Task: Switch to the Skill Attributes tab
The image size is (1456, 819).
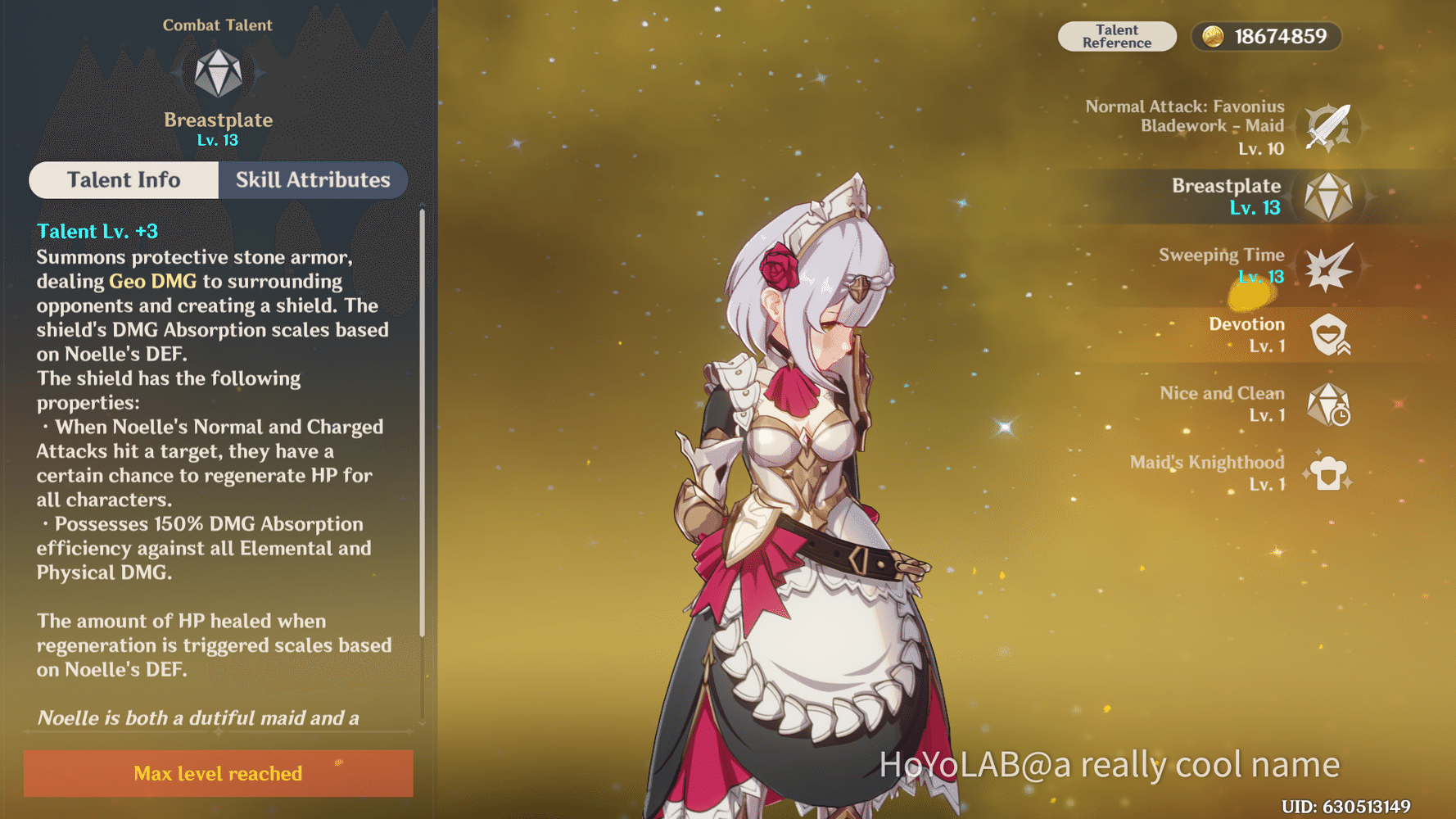Action: [313, 180]
